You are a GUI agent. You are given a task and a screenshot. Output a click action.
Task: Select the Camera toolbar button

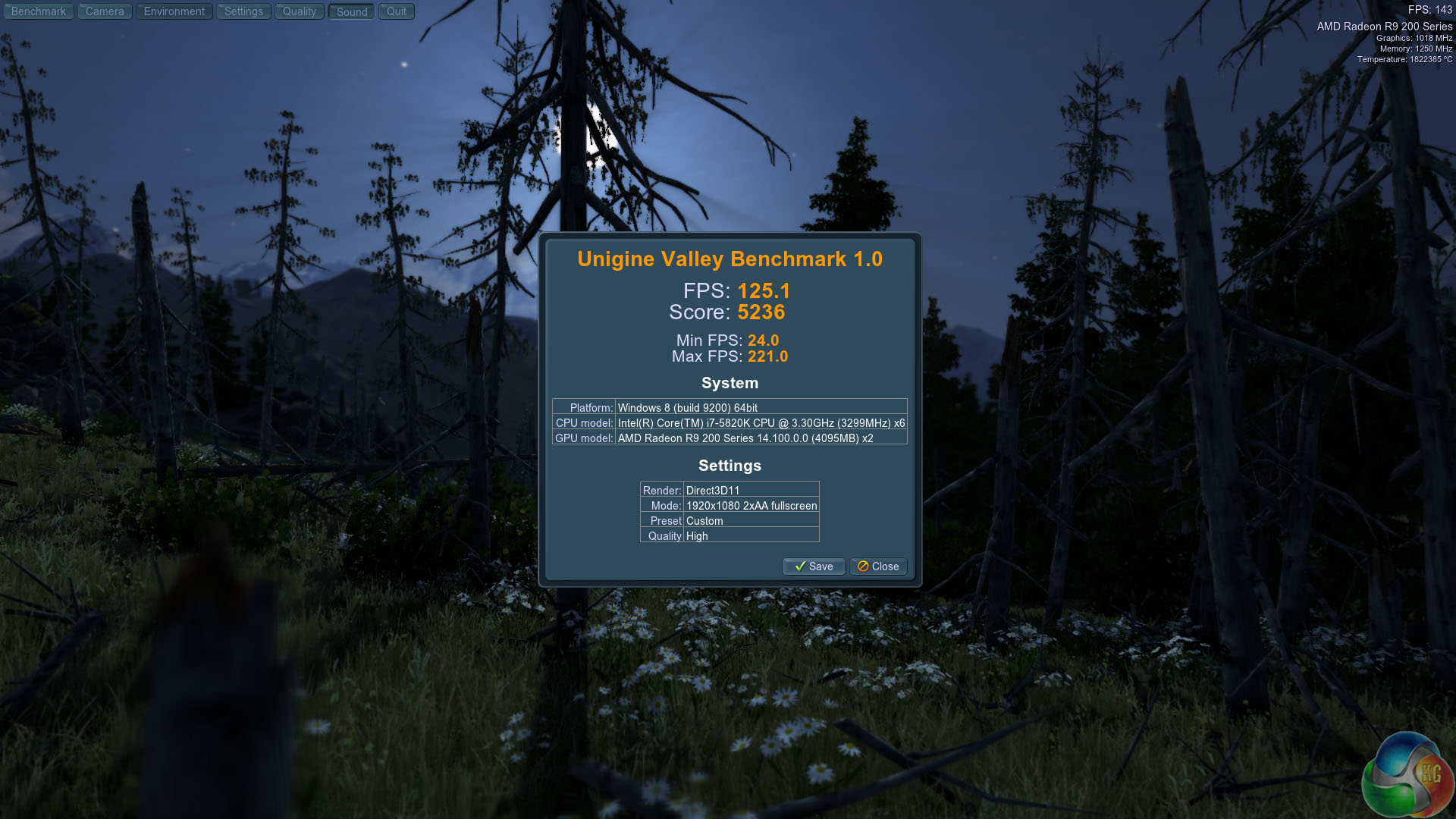pos(105,11)
